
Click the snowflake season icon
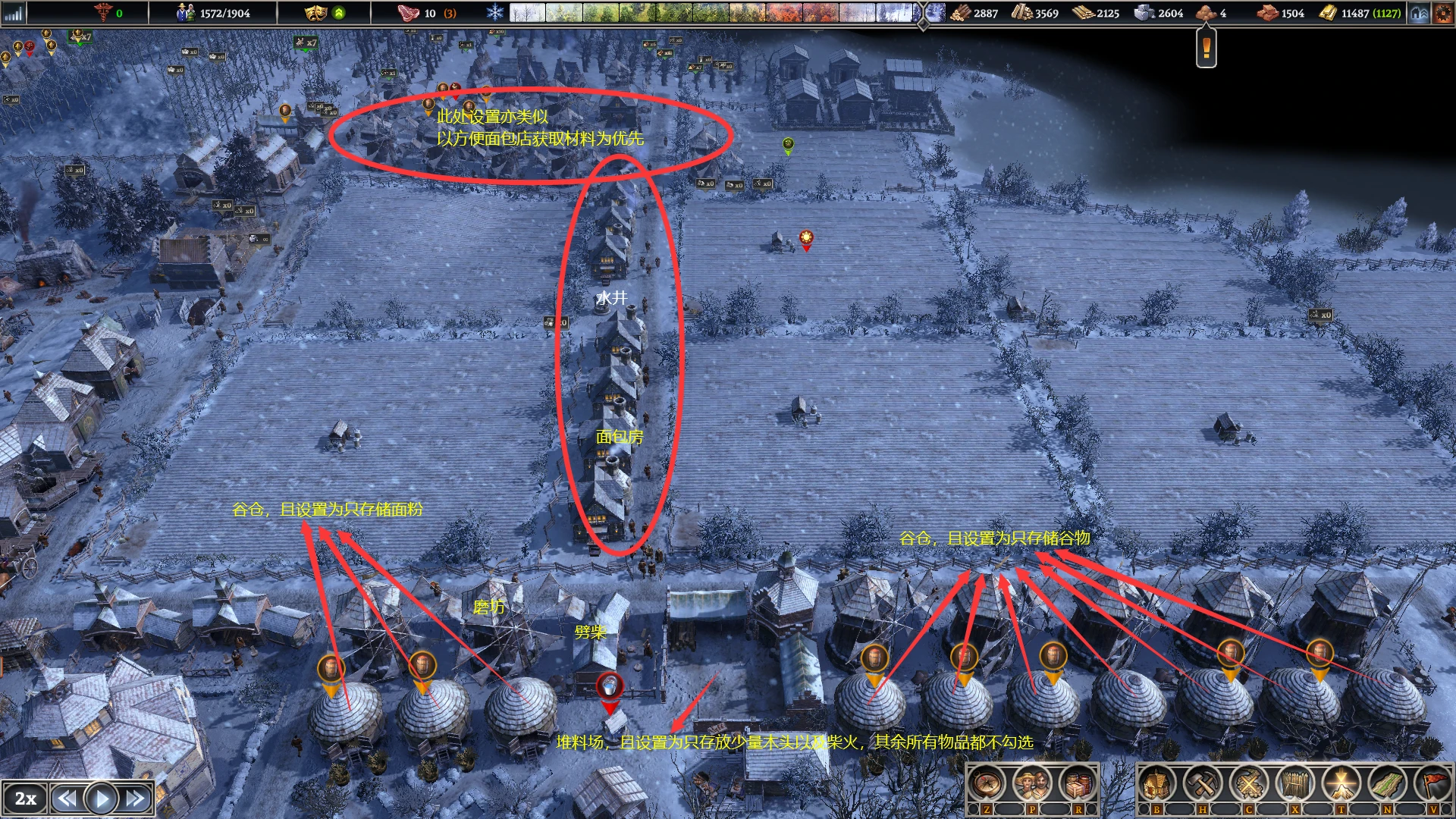coord(494,13)
